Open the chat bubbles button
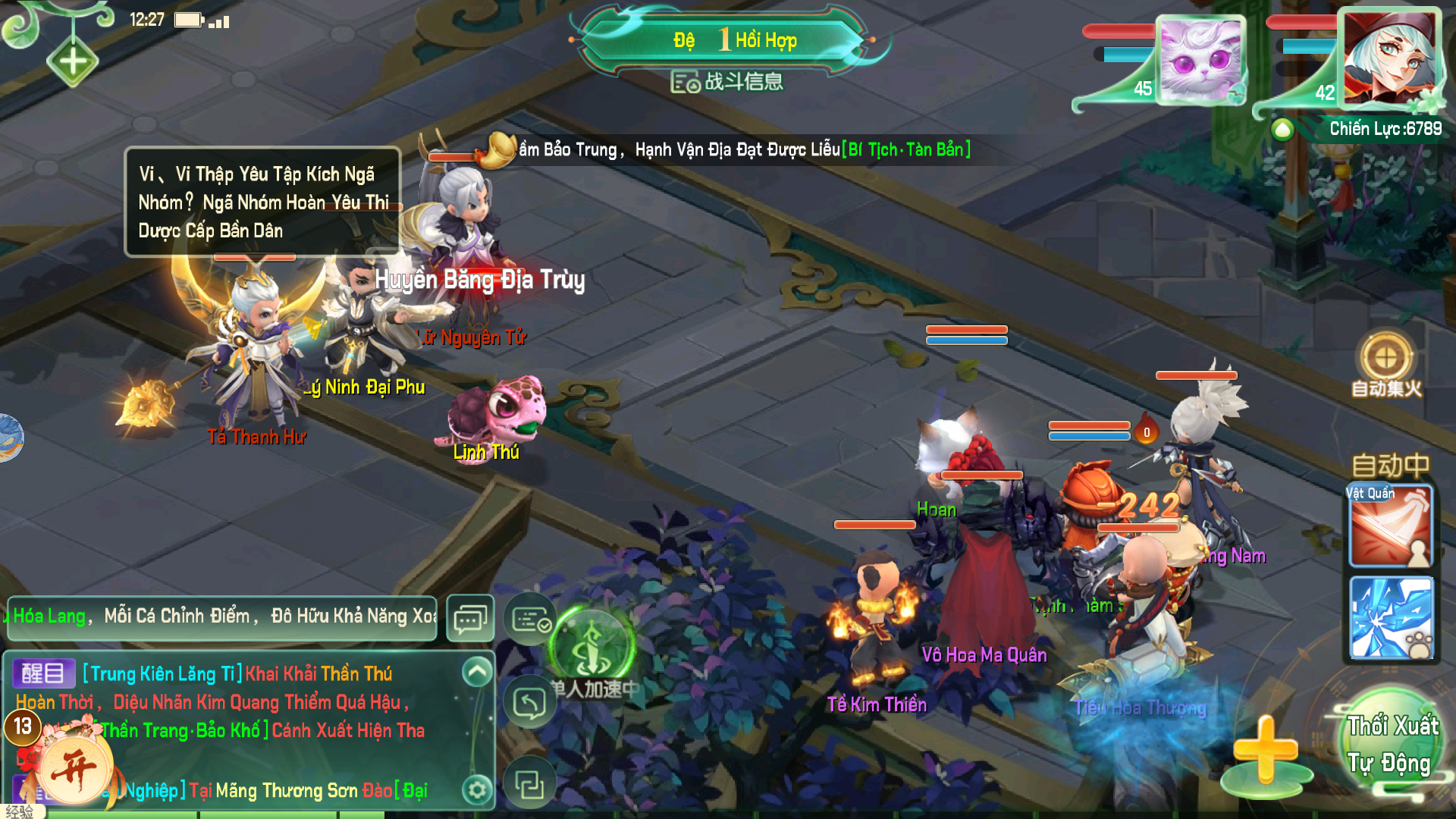Image resolution: width=1456 pixels, height=819 pixels. 470,619
